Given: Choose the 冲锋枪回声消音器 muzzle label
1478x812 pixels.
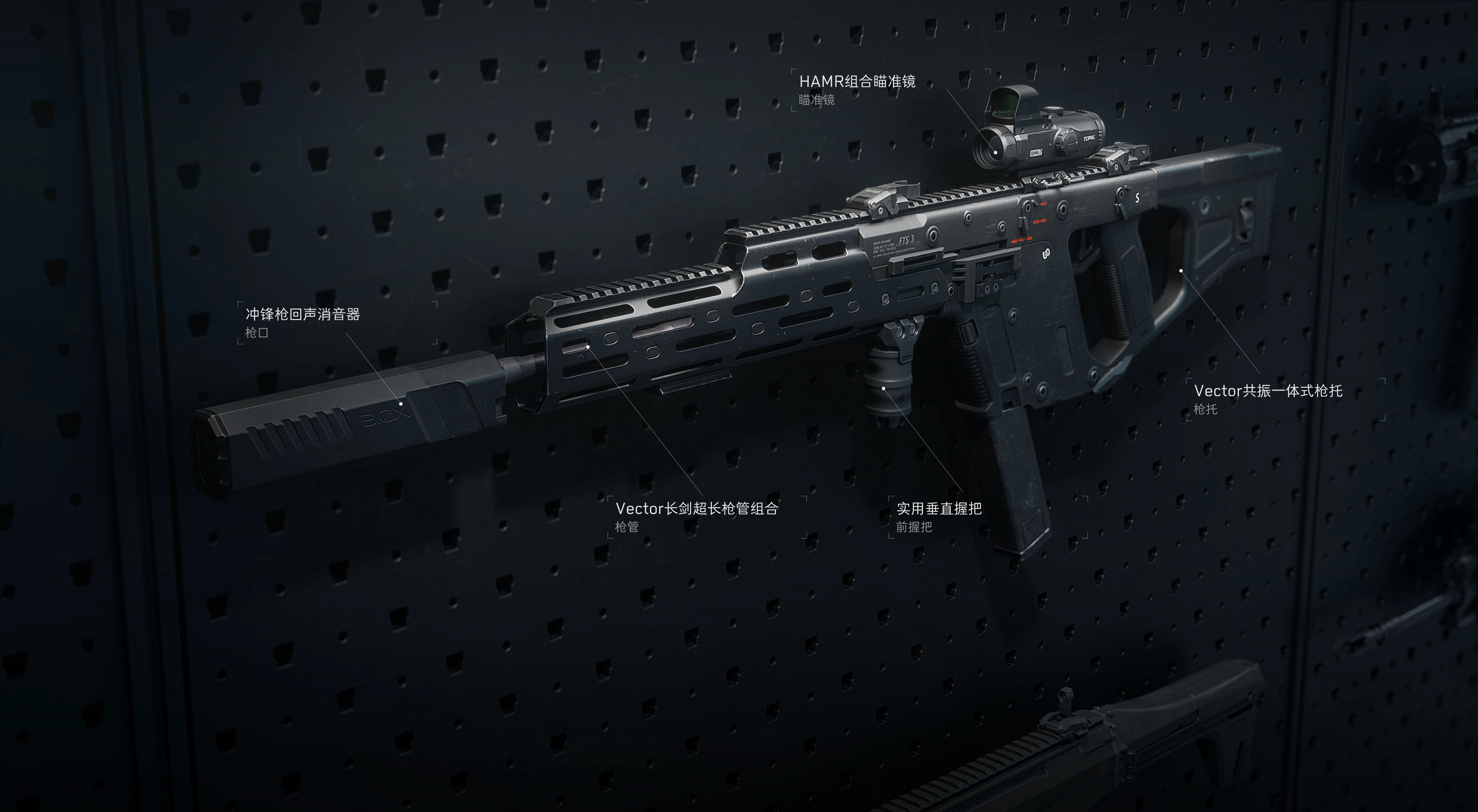Looking at the screenshot, I should pyautogui.click(x=303, y=314).
